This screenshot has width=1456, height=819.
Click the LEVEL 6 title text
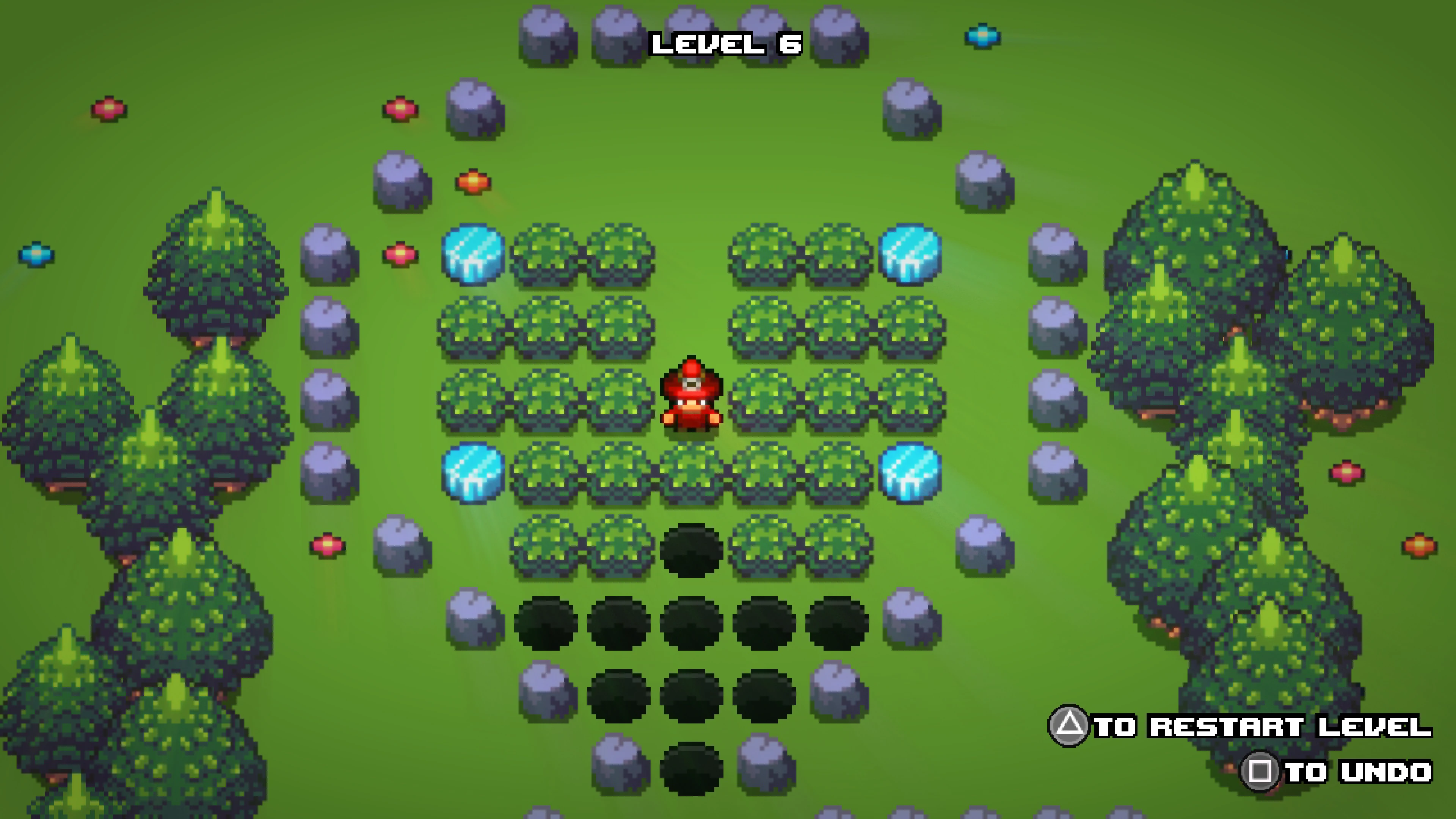(x=725, y=44)
